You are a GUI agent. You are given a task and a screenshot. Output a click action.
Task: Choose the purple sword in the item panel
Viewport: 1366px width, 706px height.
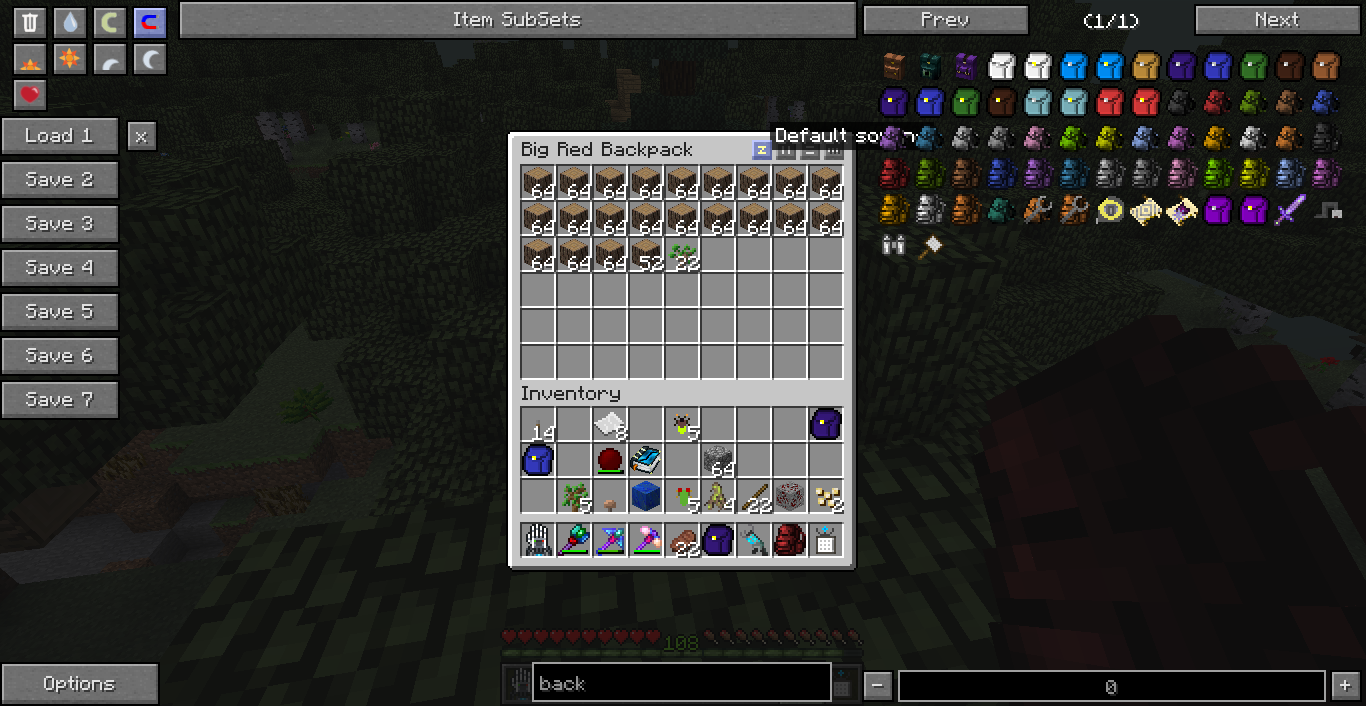point(1290,210)
